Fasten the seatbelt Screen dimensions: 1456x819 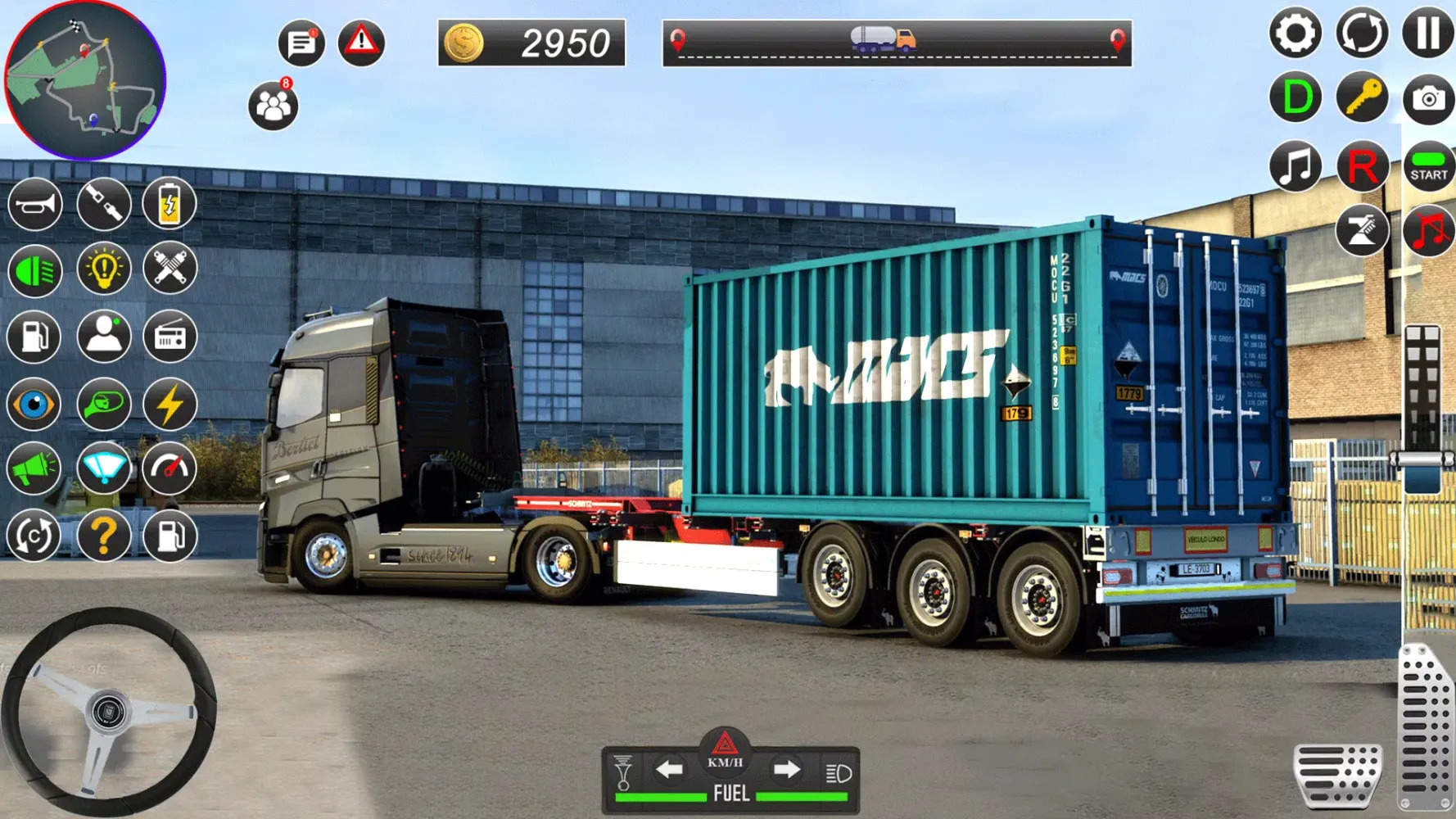click(x=102, y=204)
